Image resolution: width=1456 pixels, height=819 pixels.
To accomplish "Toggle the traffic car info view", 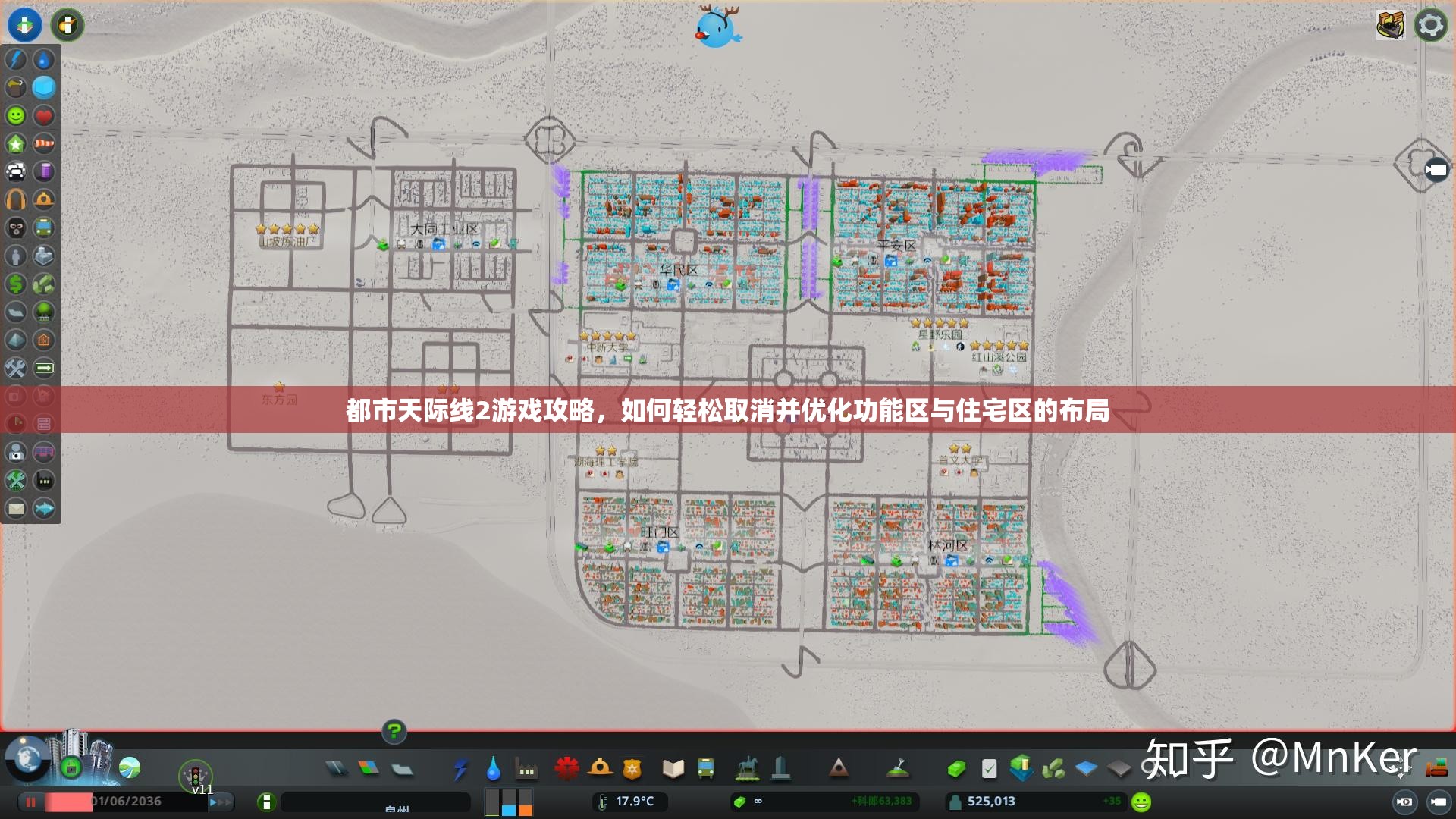I will pos(16,171).
